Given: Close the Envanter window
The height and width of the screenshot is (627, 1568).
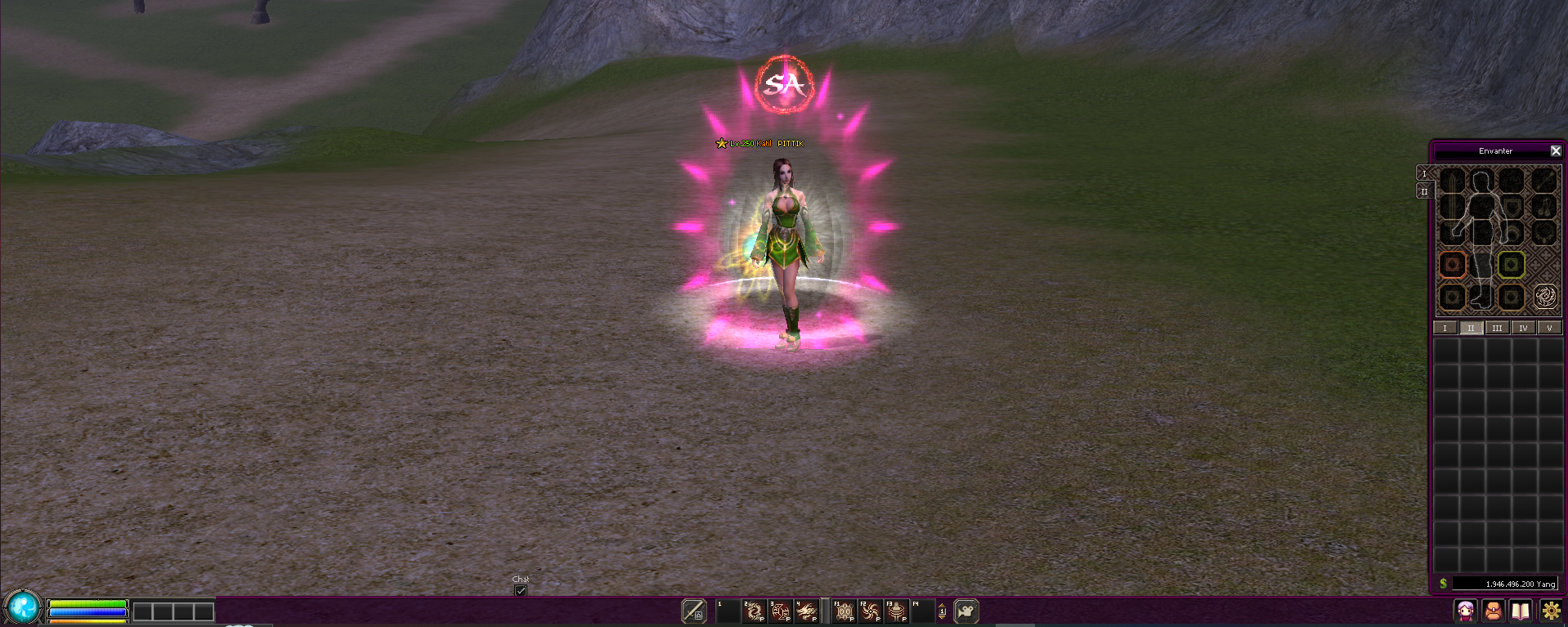Looking at the screenshot, I should pos(1556,151).
